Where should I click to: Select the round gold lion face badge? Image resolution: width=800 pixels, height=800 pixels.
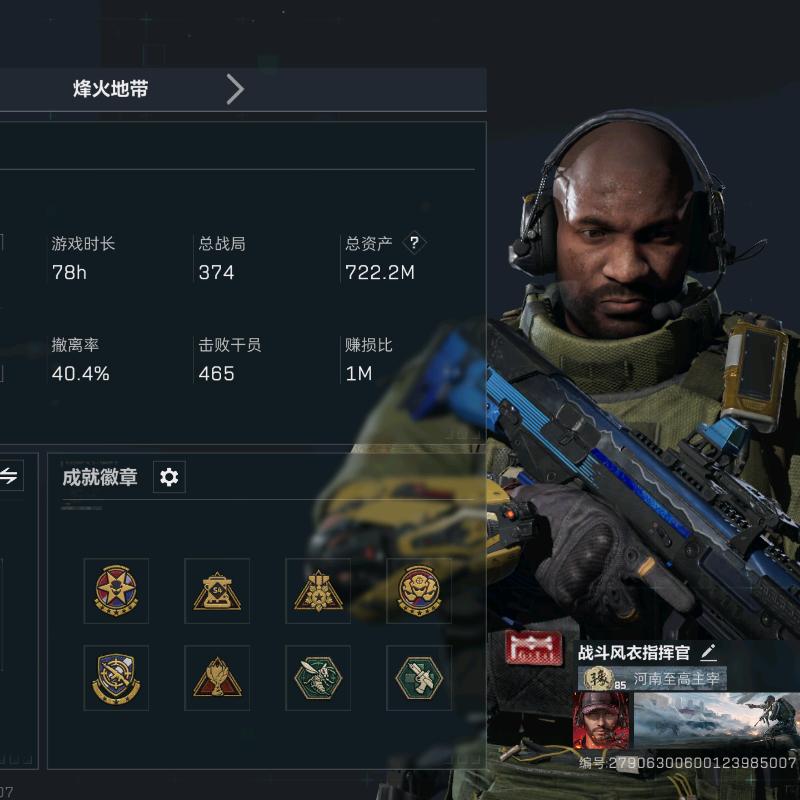[419, 591]
